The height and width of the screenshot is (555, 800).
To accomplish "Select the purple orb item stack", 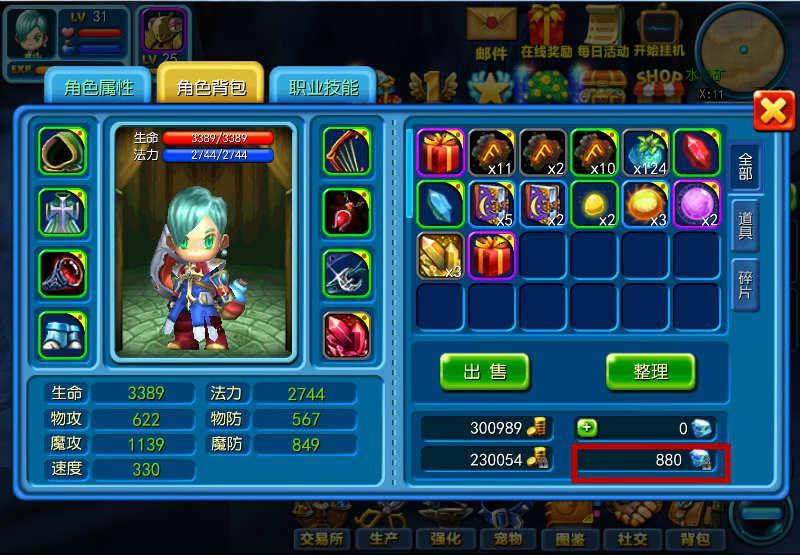I will 697,204.
